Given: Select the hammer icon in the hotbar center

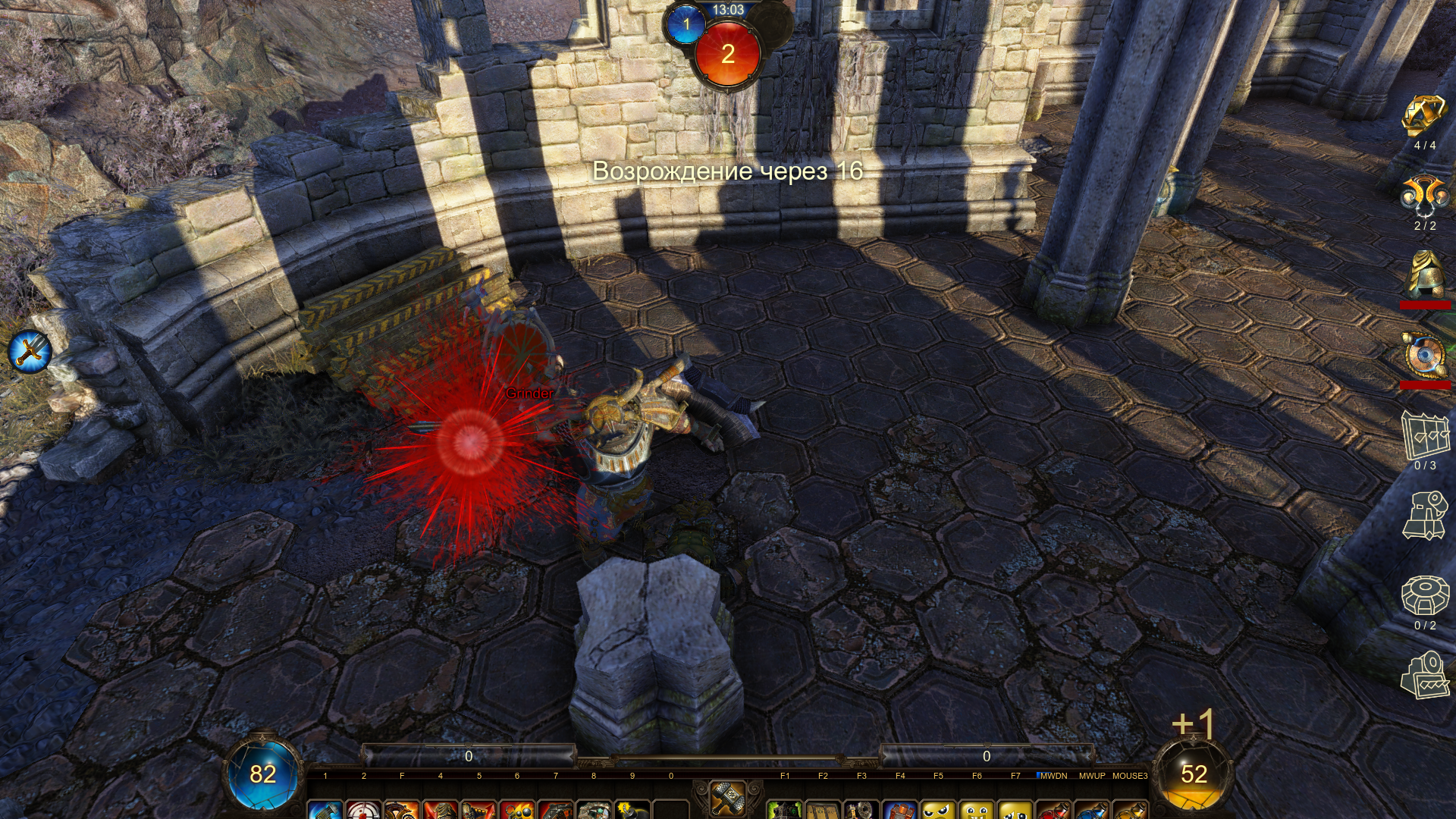Looking at the screenshot, I should point(728,798).
